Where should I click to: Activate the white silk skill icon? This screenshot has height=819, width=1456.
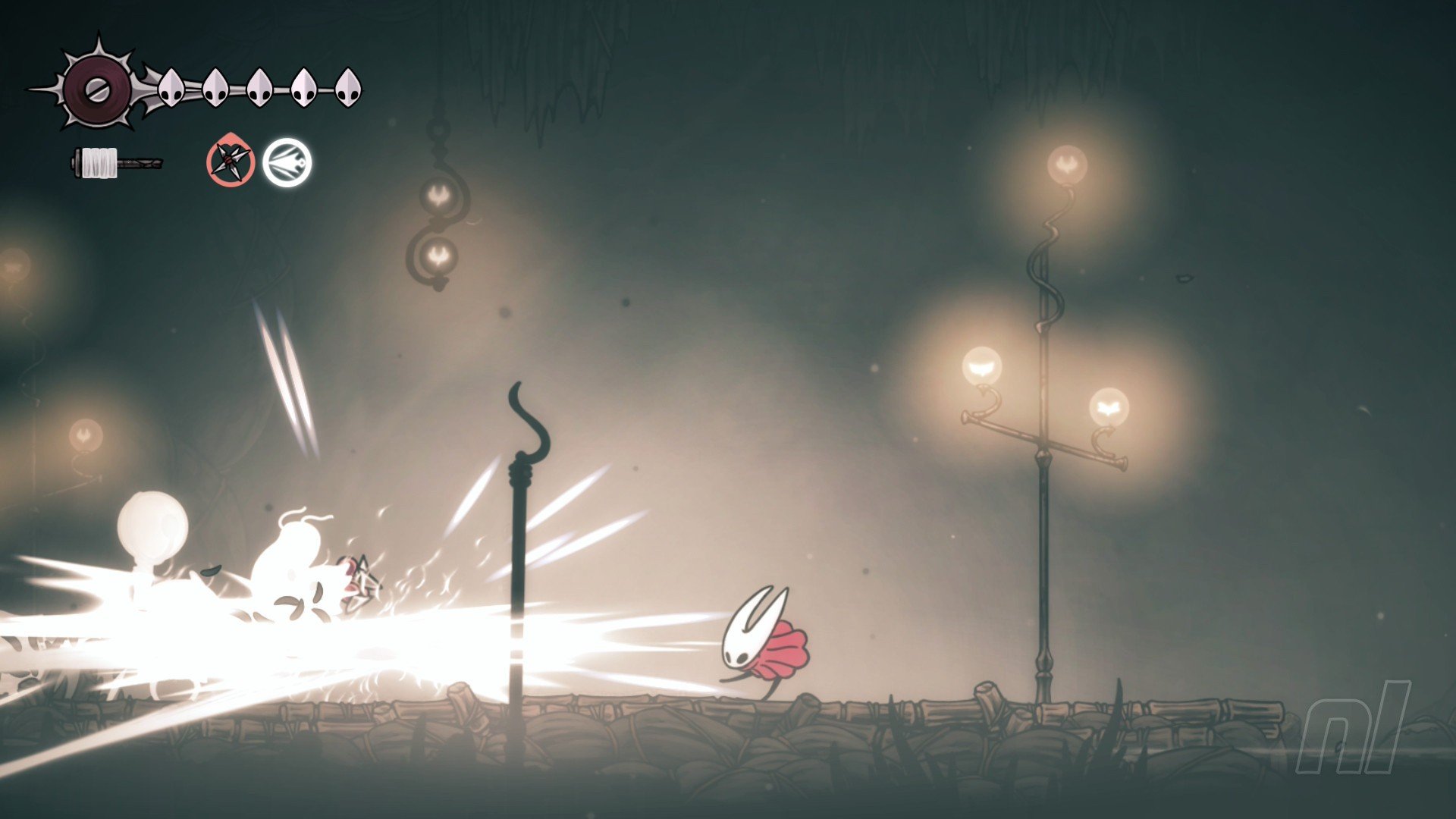[287, 162]
